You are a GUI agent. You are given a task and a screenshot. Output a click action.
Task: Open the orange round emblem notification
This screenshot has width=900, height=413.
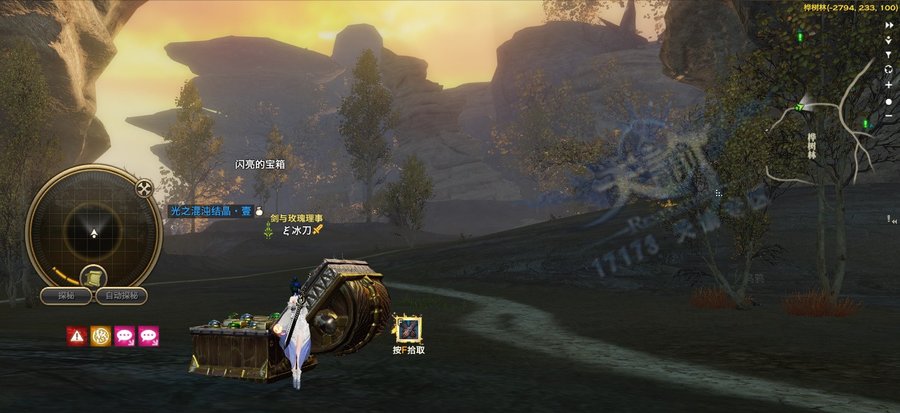tap(100, 335)
